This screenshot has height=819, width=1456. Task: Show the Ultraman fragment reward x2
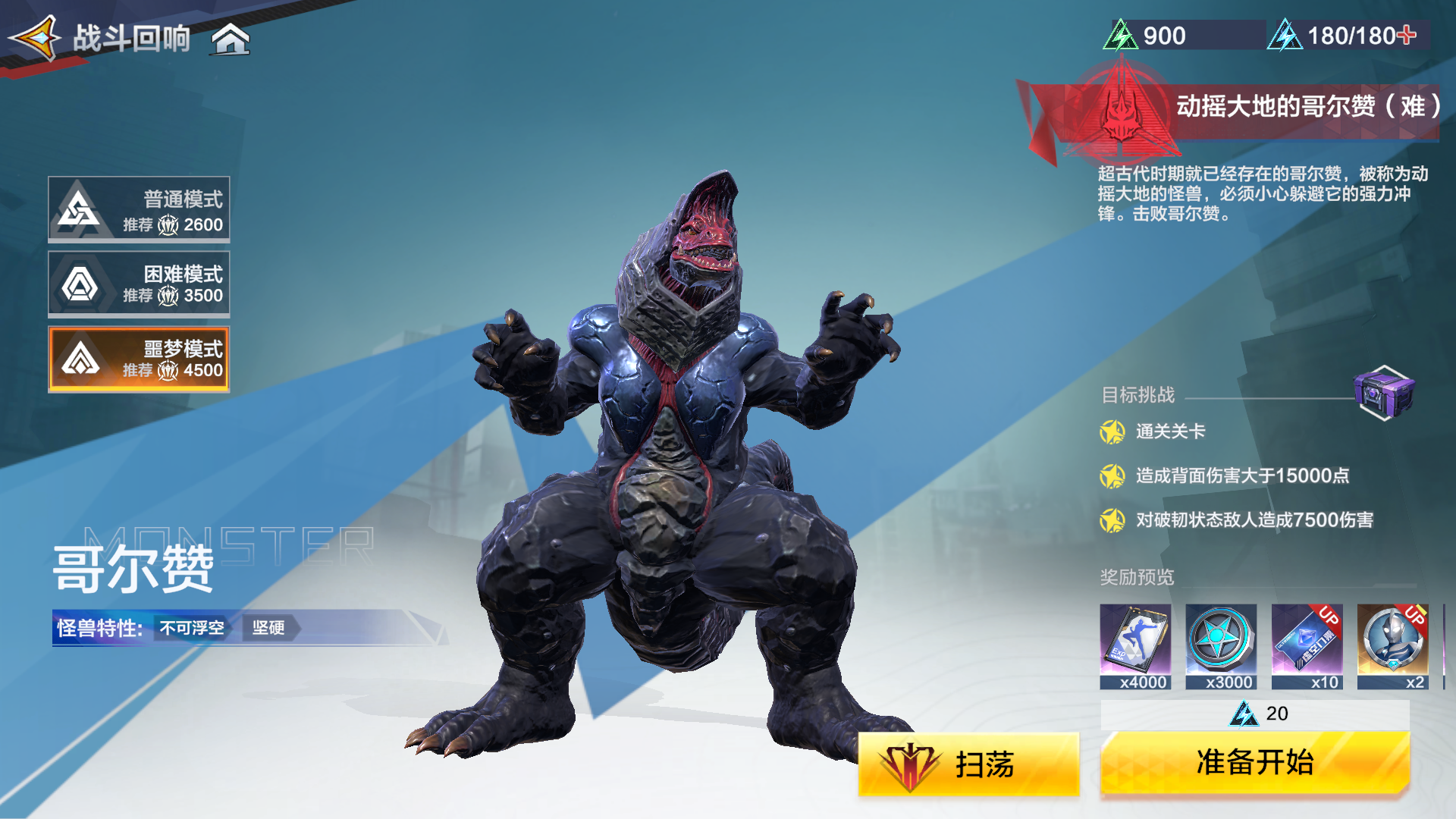(x=1392, y=646)
